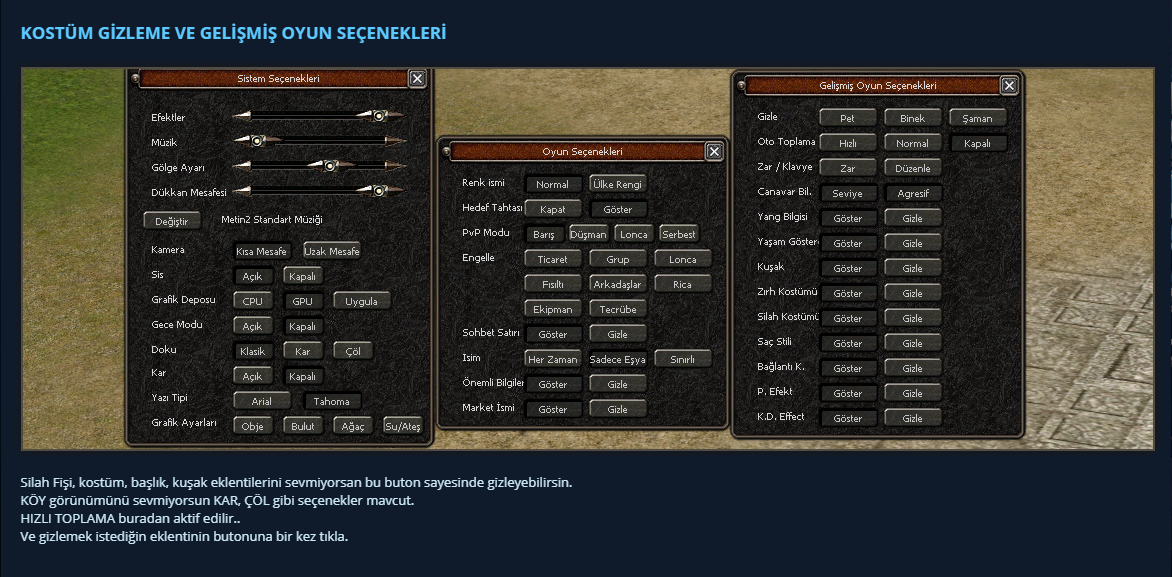The width and height of the screenshot is (1172, 577).
Task: Select Ülke Rengi name color
Action: [617, 184]
